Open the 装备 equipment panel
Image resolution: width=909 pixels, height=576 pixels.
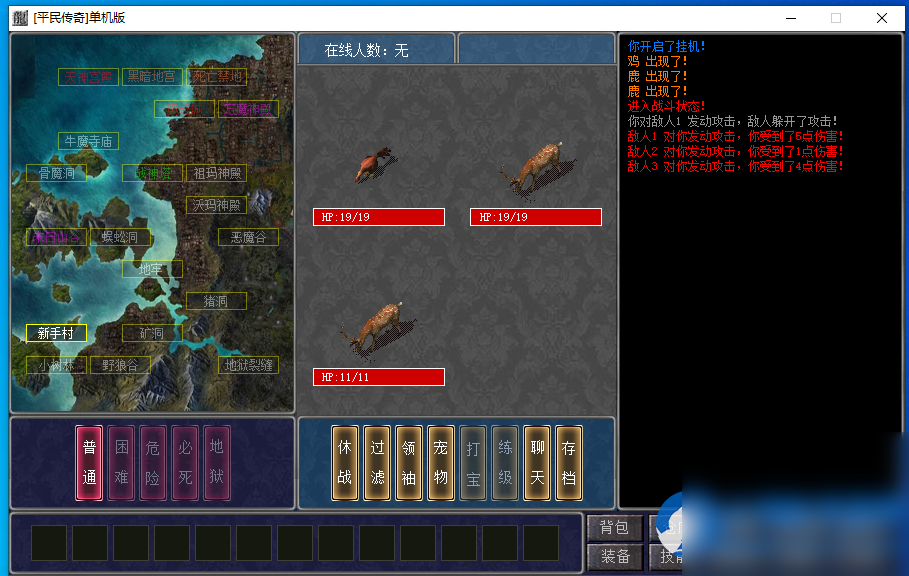point(614,557)
